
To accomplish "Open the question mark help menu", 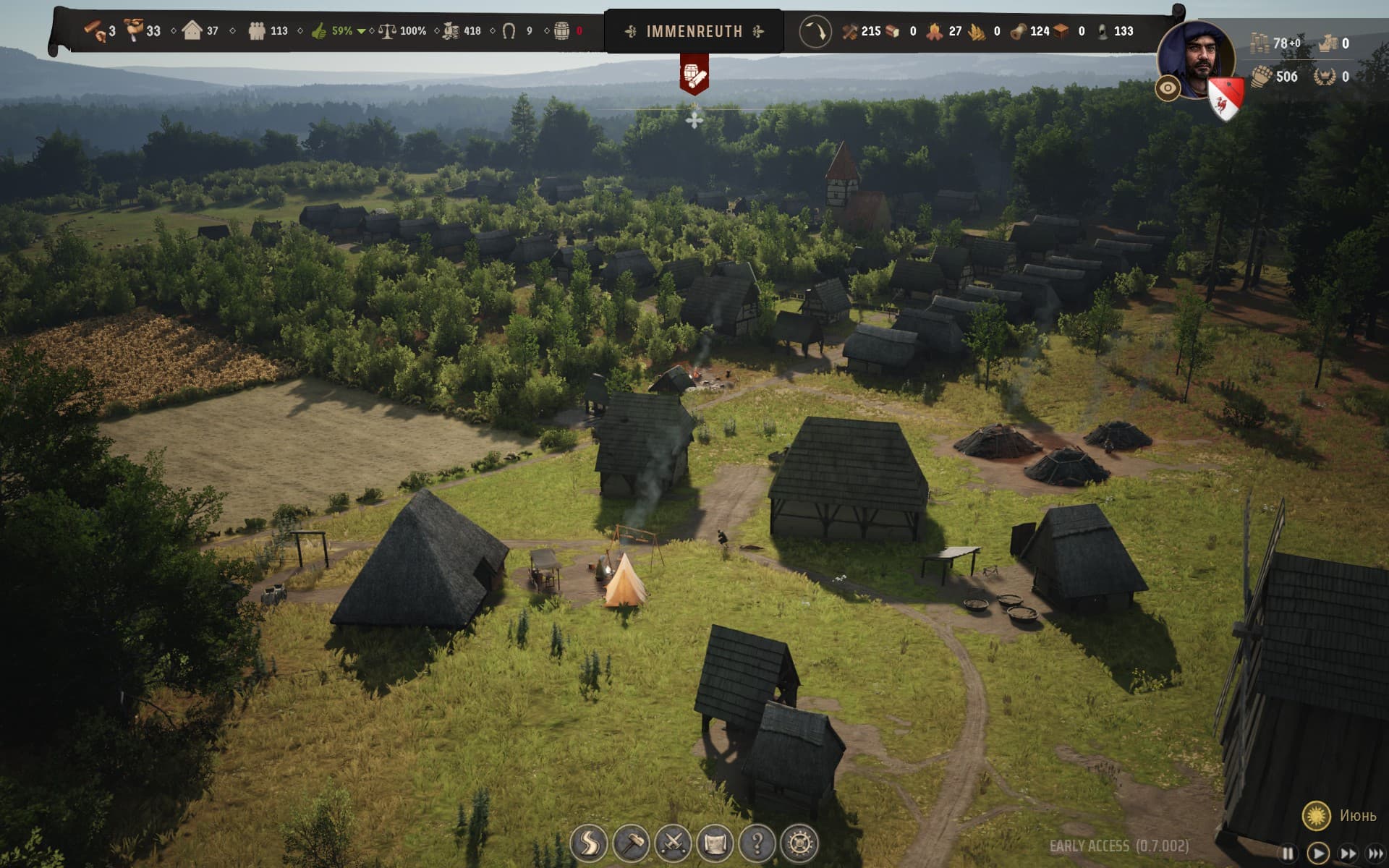I will tap(757, 843).
